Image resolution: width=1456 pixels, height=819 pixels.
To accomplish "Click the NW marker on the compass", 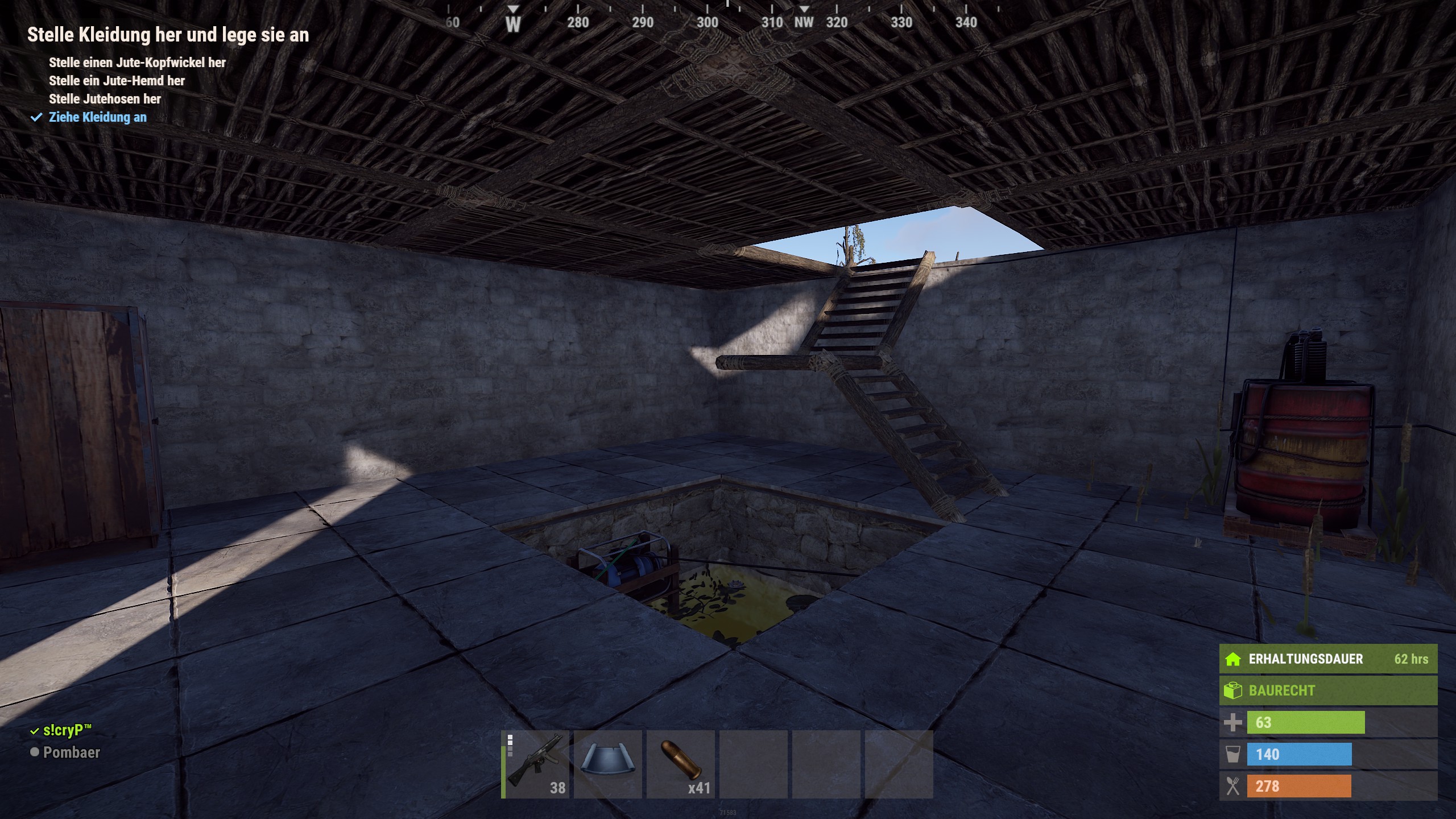I will (804, 22).
